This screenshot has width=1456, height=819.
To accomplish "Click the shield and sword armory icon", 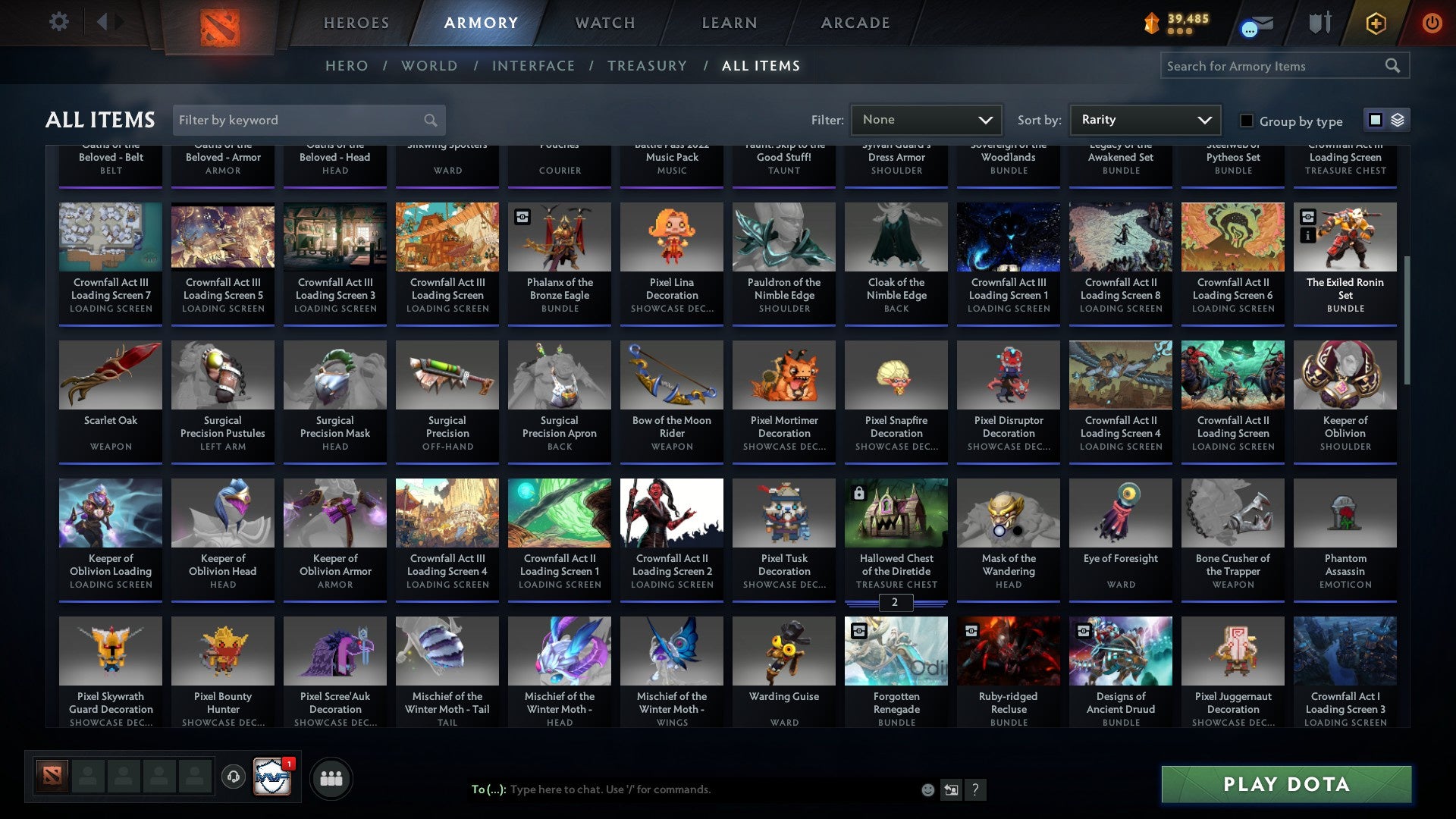I will 1319,23.
